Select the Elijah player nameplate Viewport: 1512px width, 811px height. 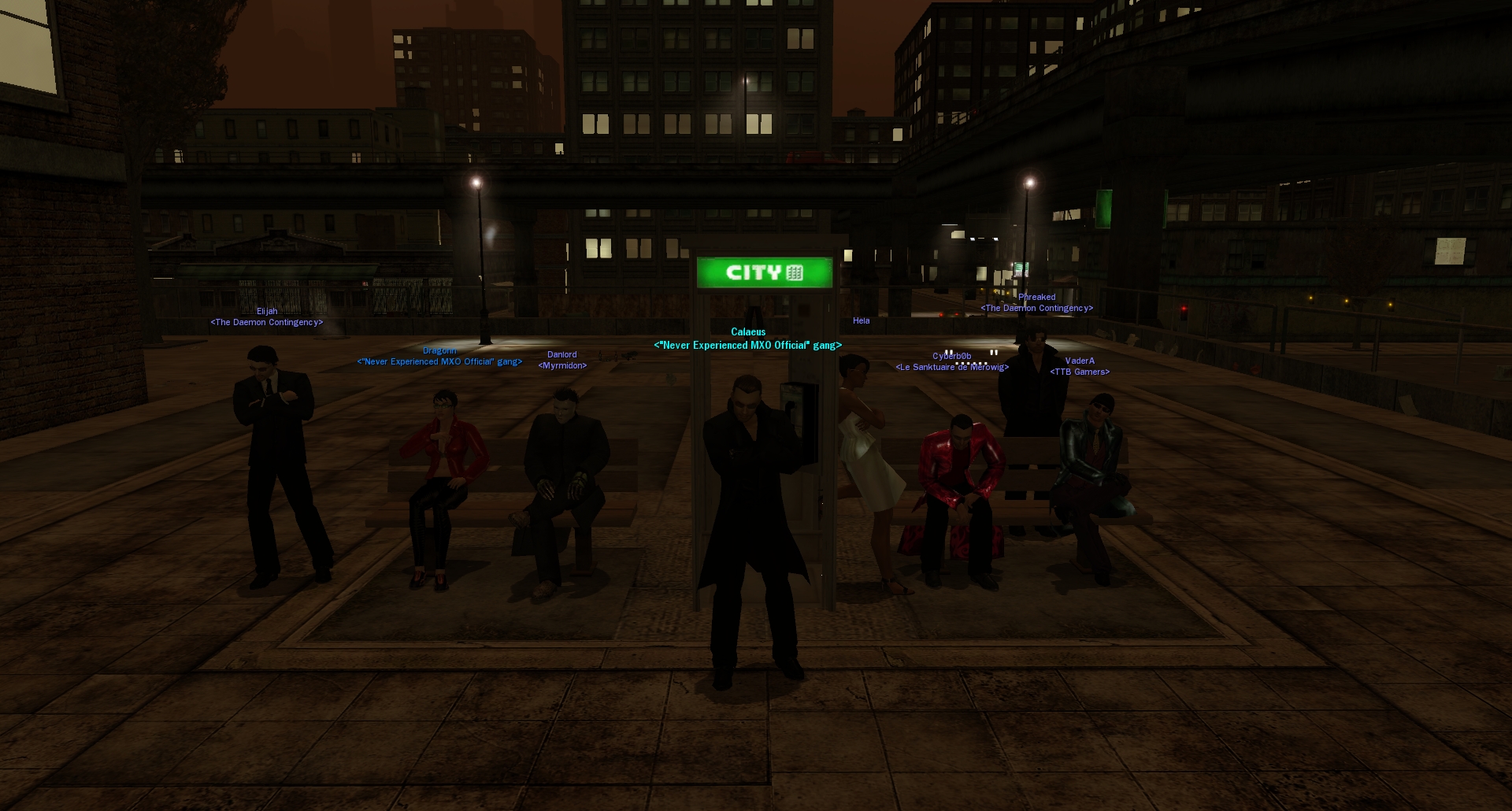click(x=267, y=312)
